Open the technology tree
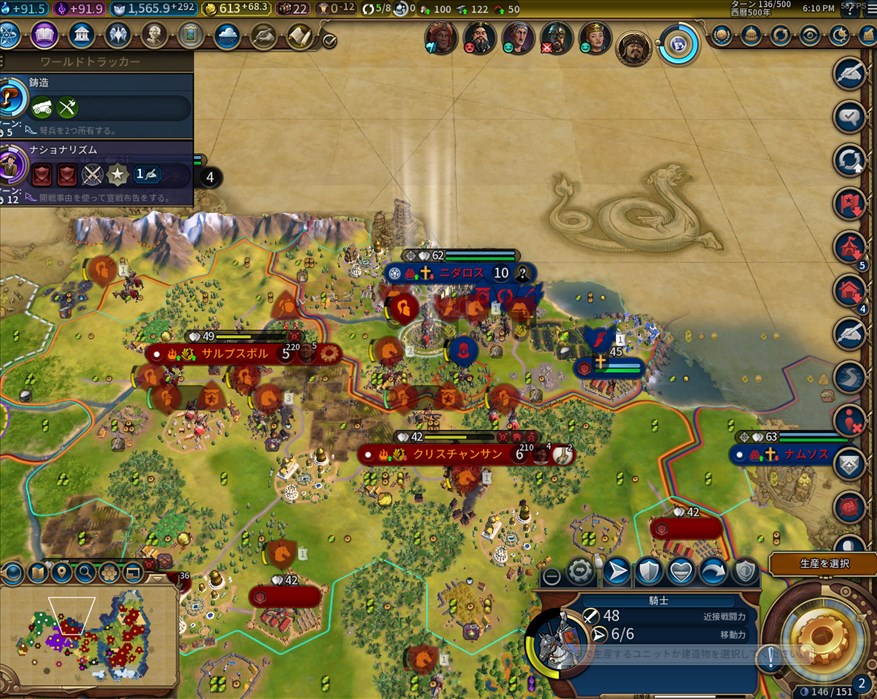Image resolution: width=877 pixels, height=699 pixels. click(8, 37)
